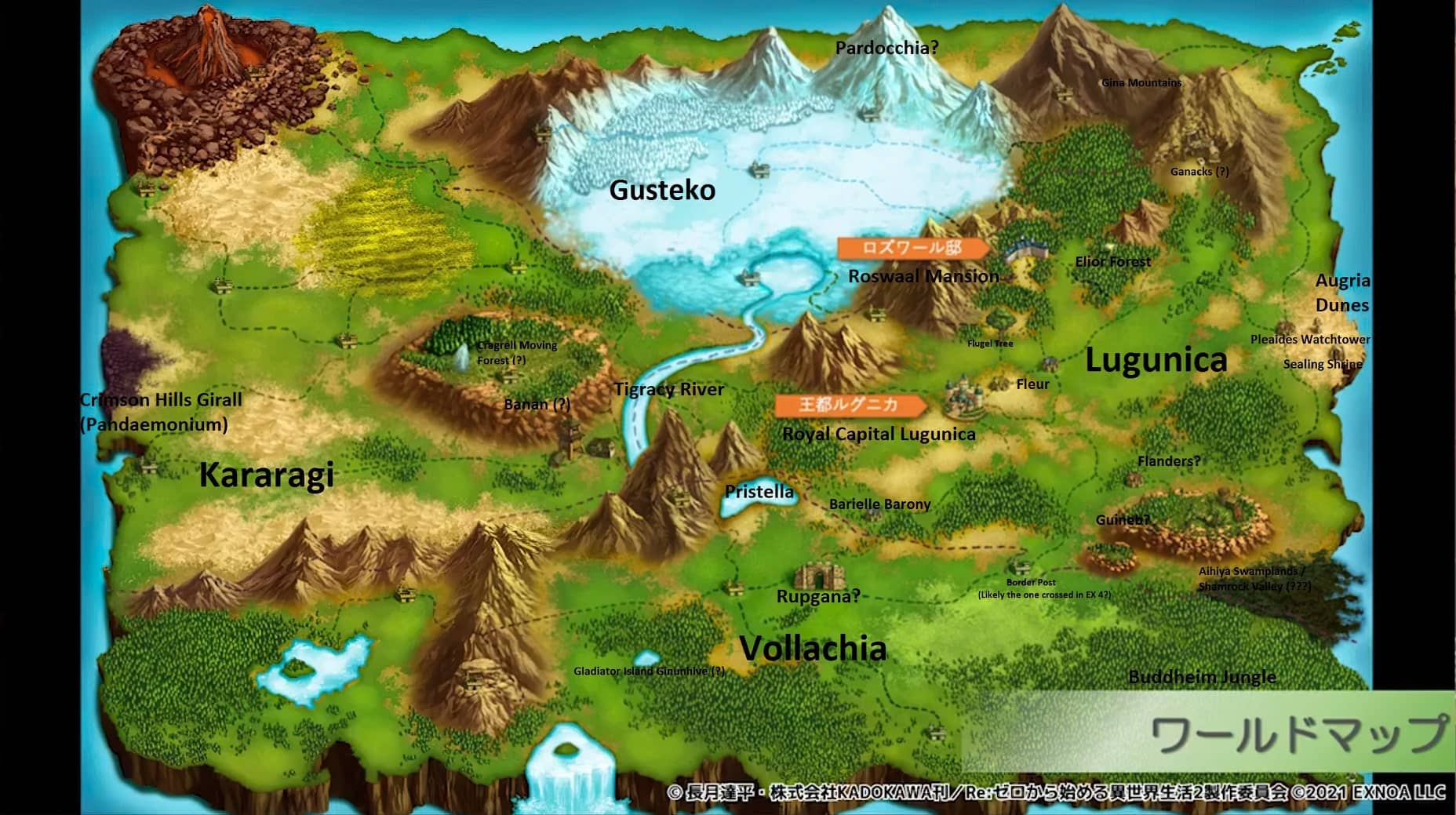Select the ロズワール邸 orange location banner
Screen dimensions: 1456x815
pos(912,248)
